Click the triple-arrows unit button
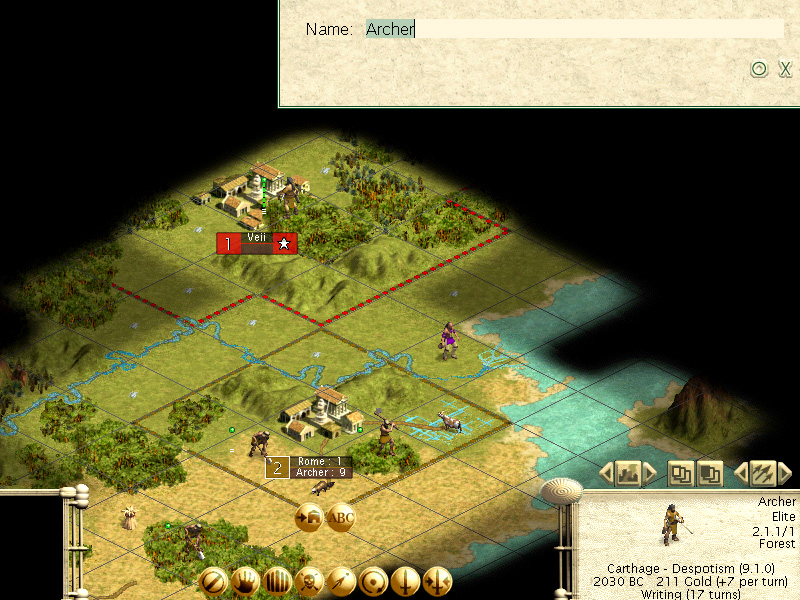The height and width of the screenshot is (600, 800). coord(762,472)
